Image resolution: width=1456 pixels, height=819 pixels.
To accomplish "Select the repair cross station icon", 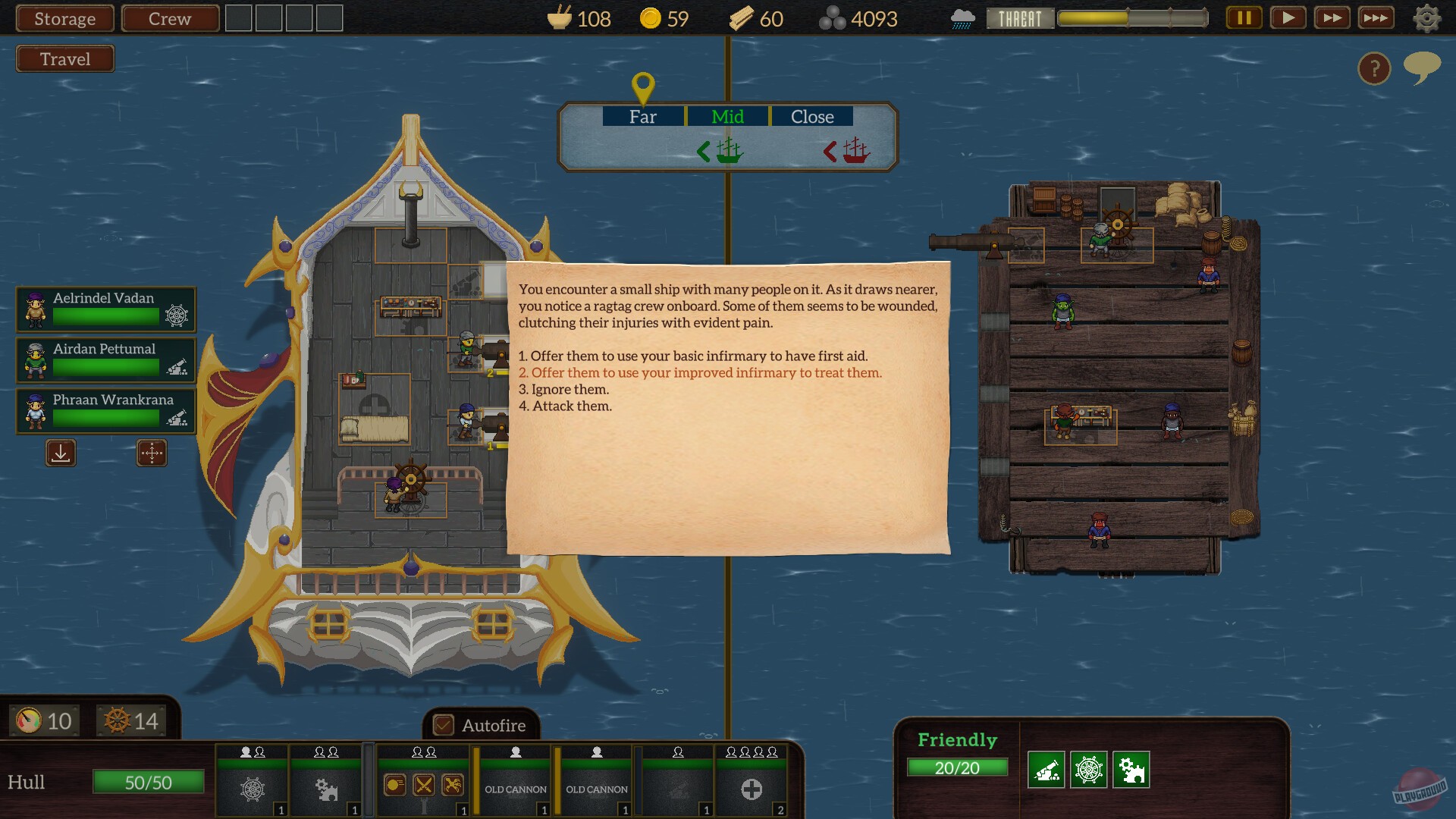I will pos(752,789).
